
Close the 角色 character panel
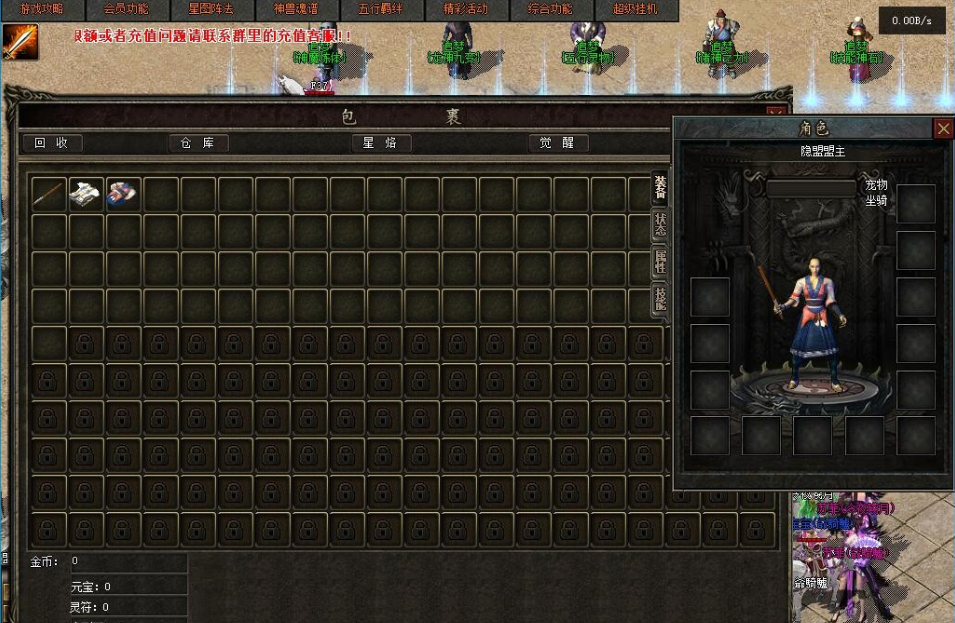point(943,128)
